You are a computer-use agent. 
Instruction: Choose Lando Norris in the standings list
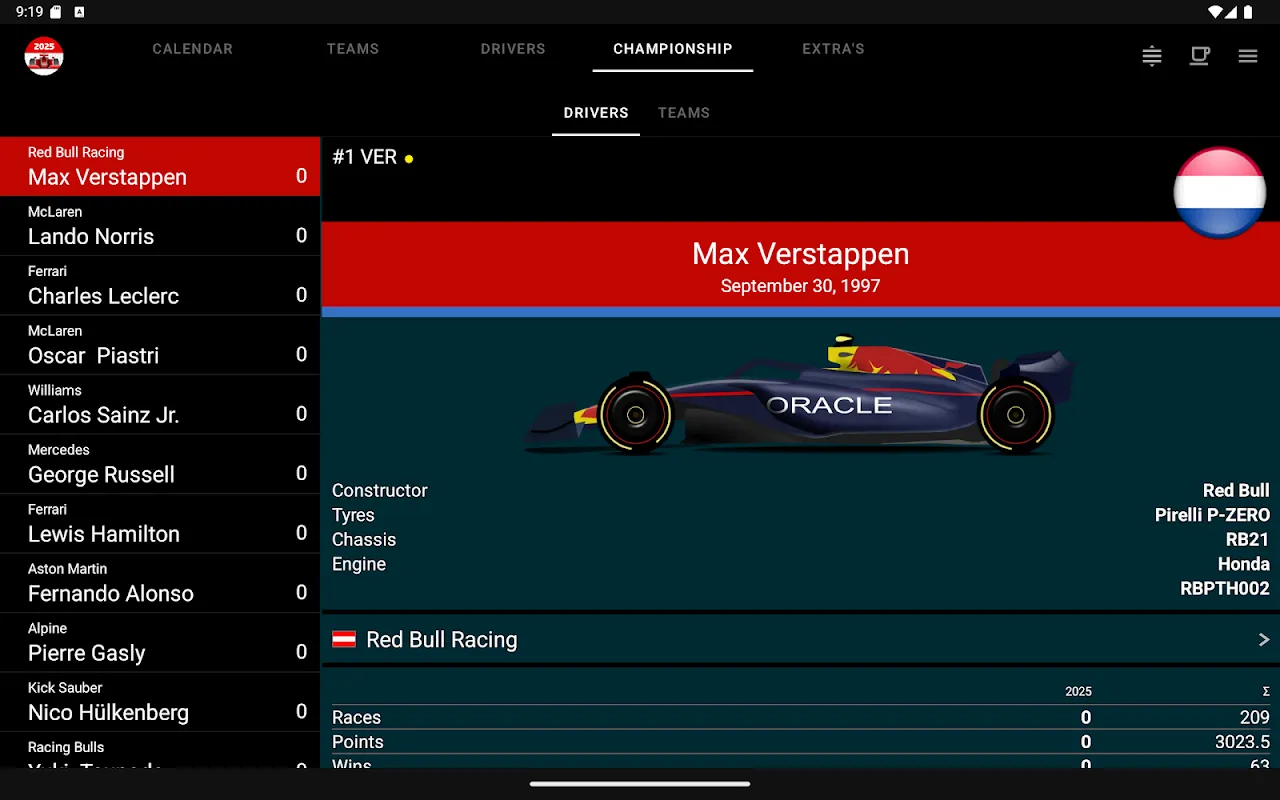(160, 226)
